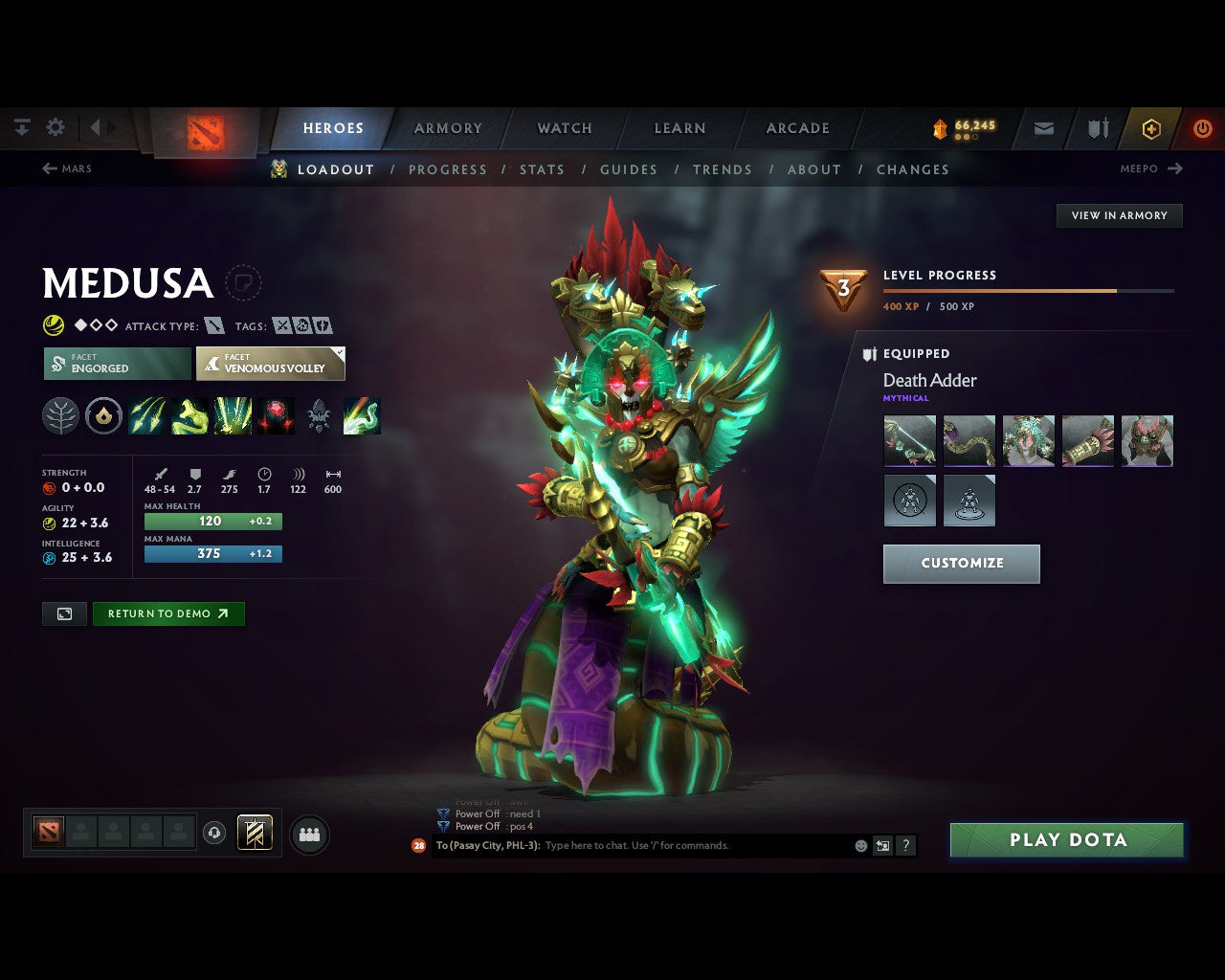Switch to the STATS tab

point(542,169)
